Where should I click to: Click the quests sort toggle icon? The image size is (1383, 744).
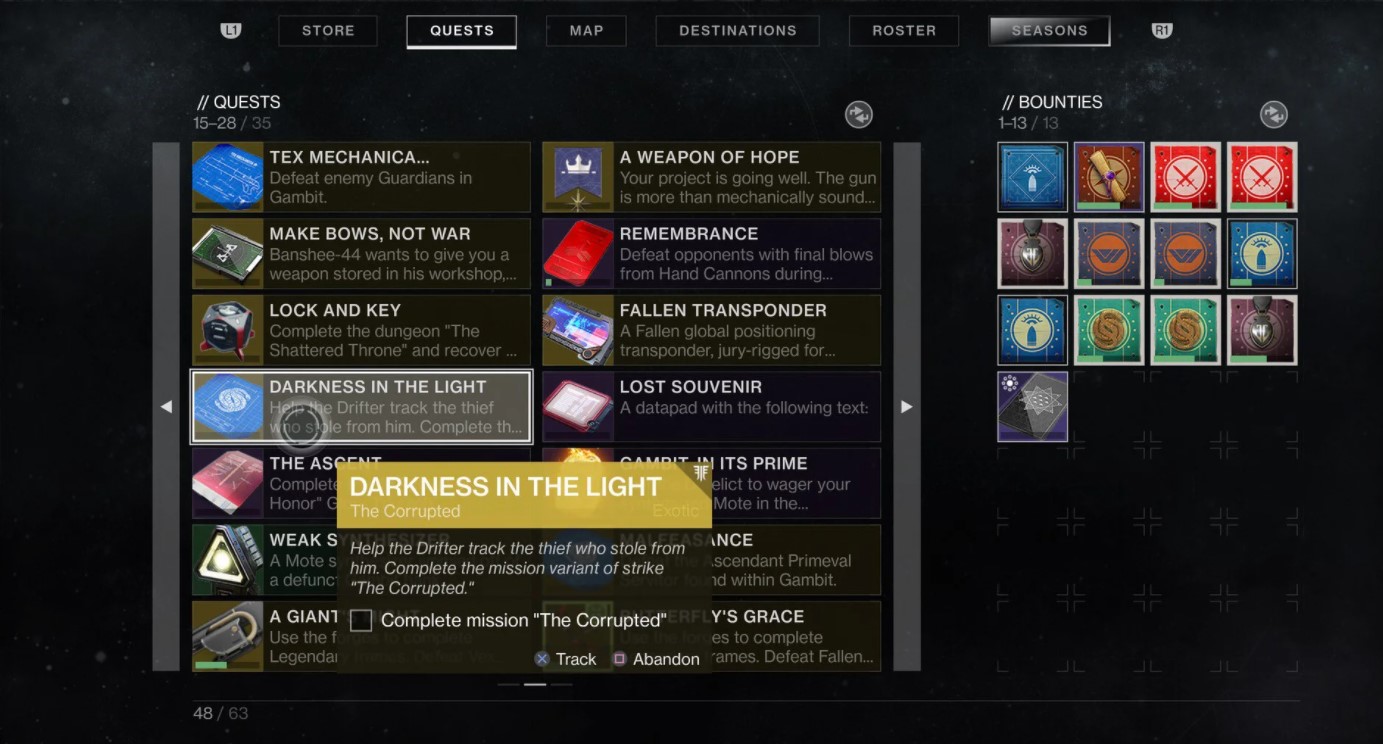click(858, 115)
